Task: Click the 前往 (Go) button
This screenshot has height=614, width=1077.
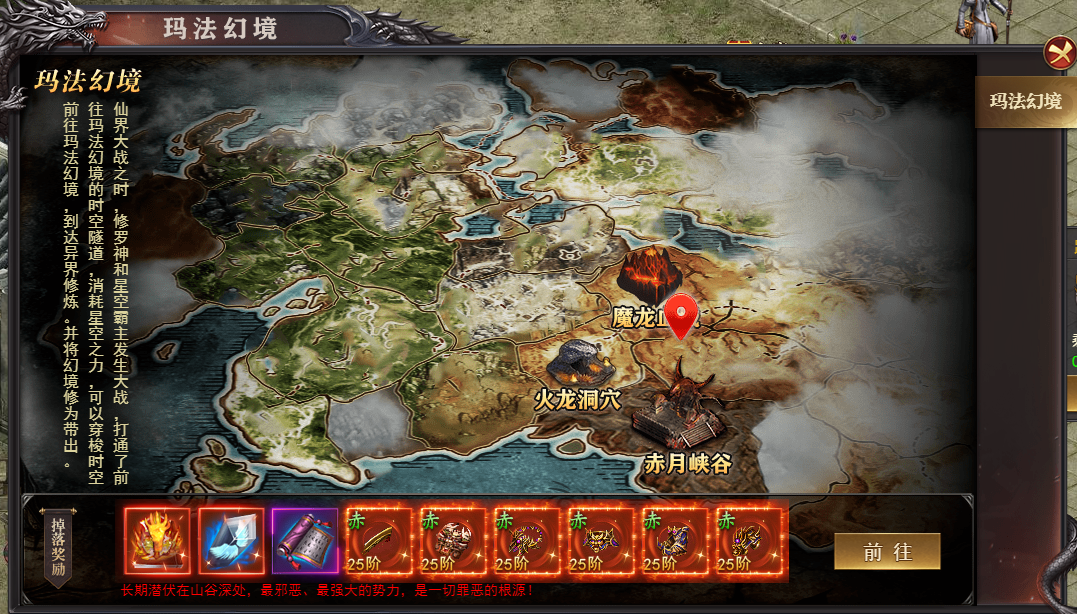Action: 887,551
